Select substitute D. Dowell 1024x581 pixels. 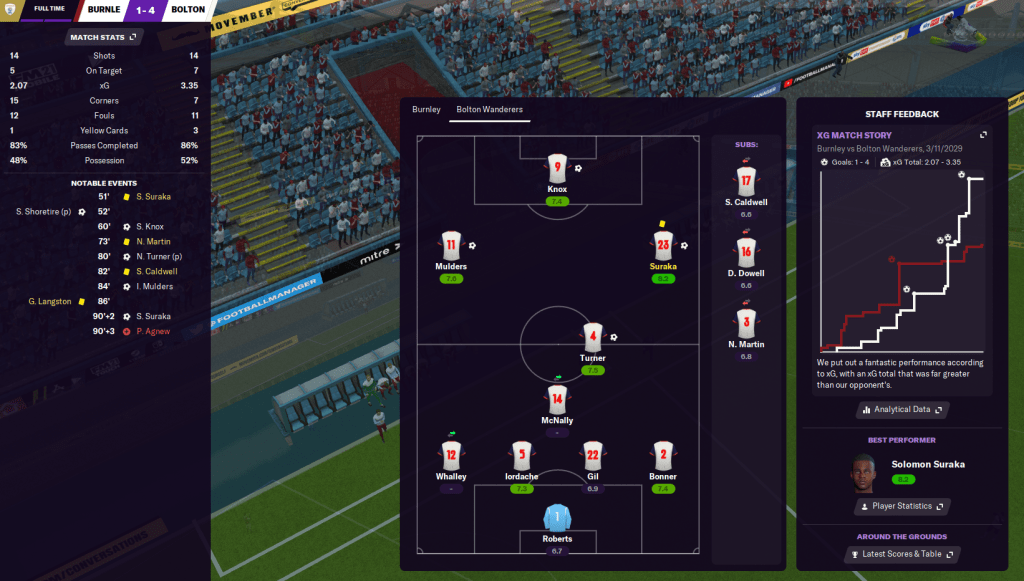point(745,252)
